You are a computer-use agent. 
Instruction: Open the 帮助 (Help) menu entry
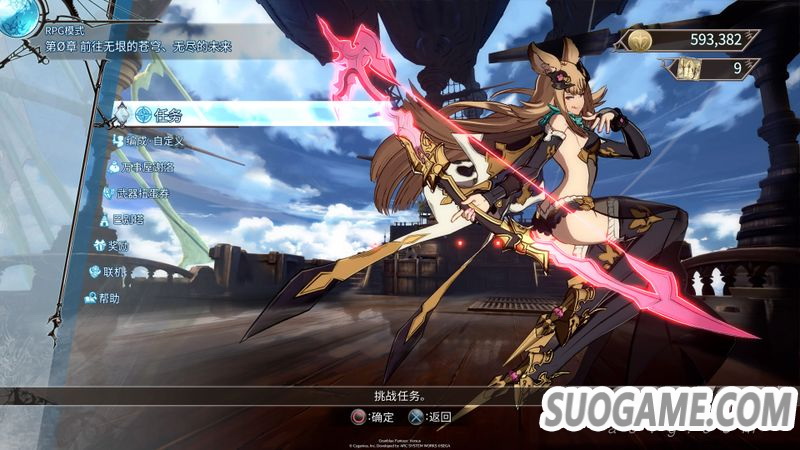[x=103, y=297]
